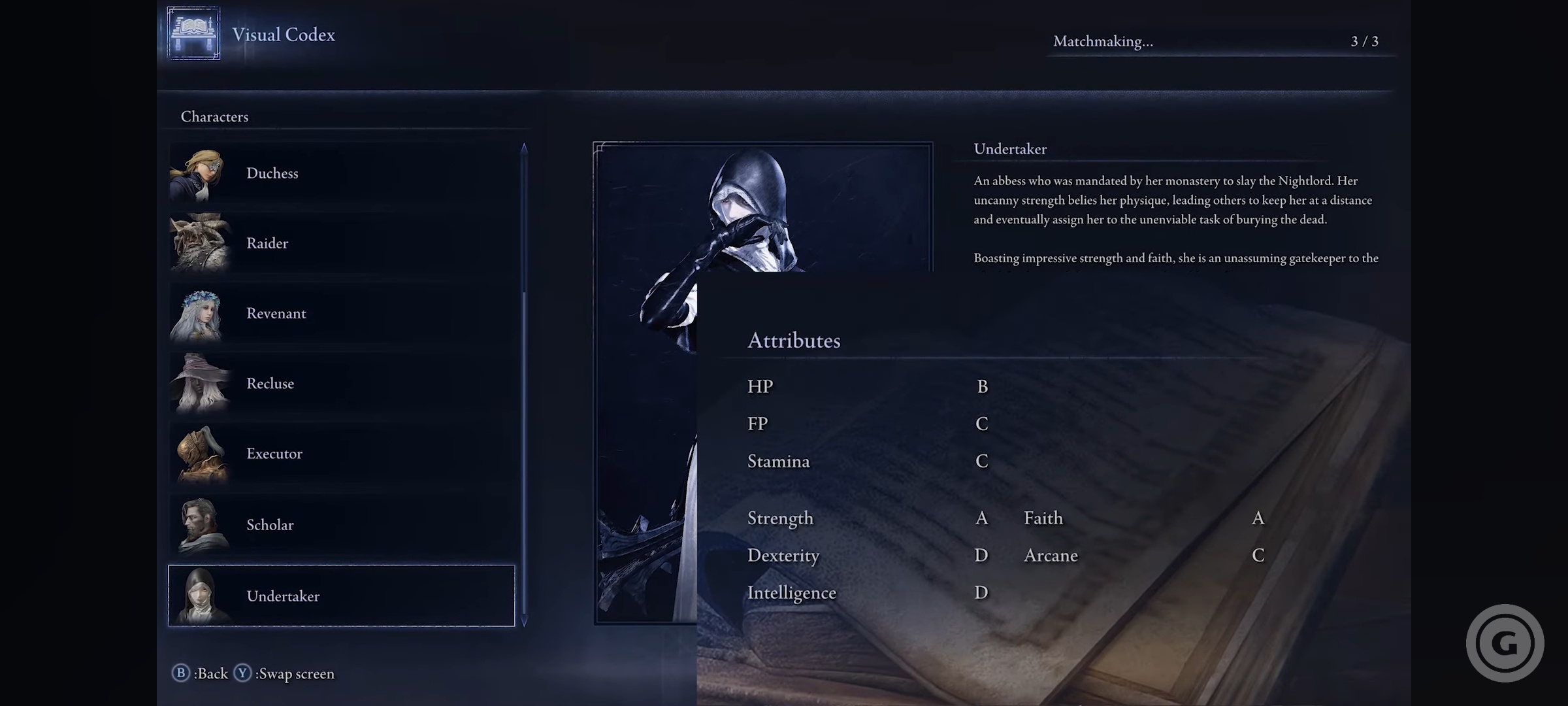Select the Revenant character row

point(341,314)
